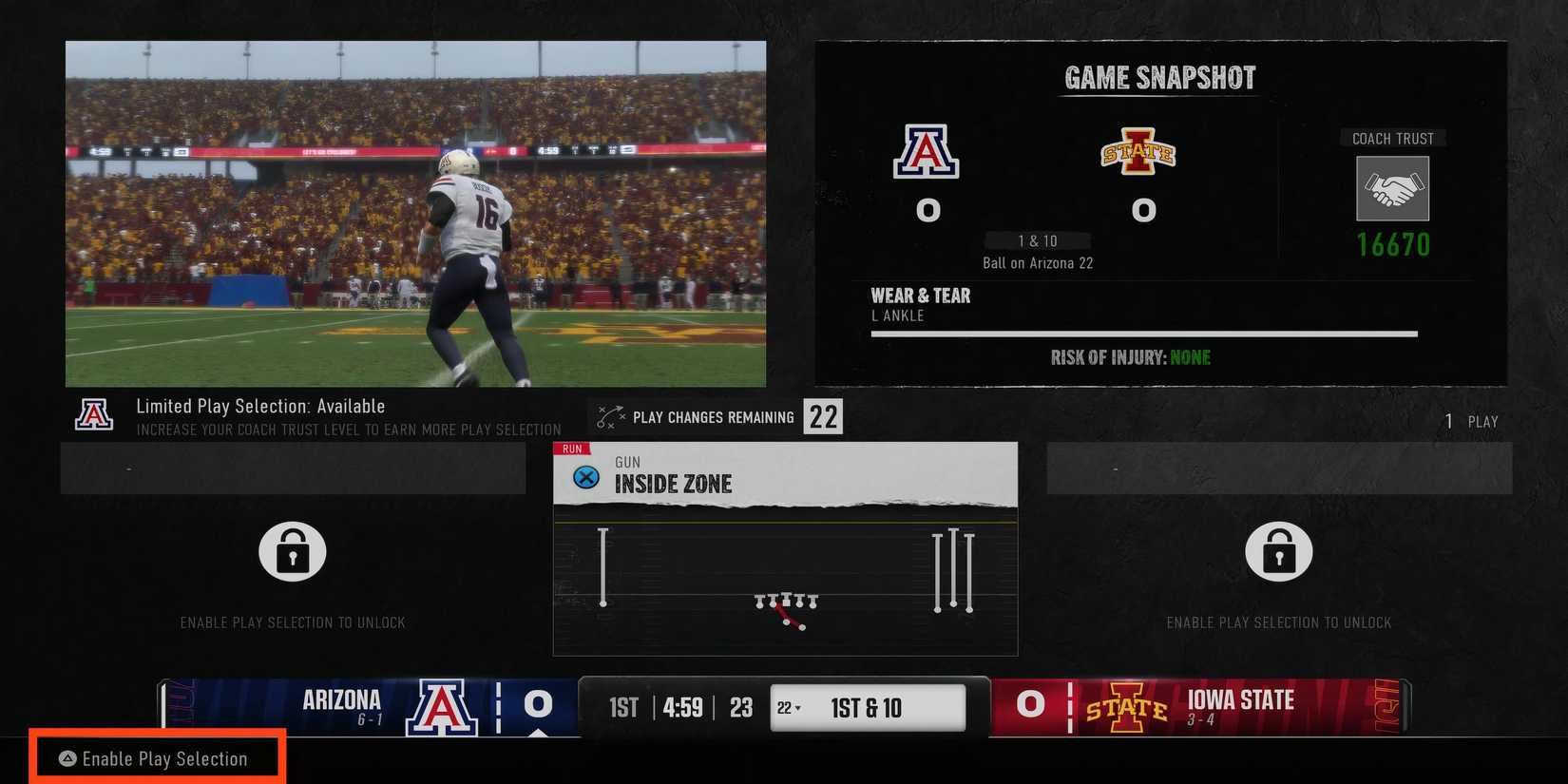Image resolution: width=1568 pixels, height=784 pixels.
Task: Enable play selection on the left locked slot
Action: coord(292,622)
